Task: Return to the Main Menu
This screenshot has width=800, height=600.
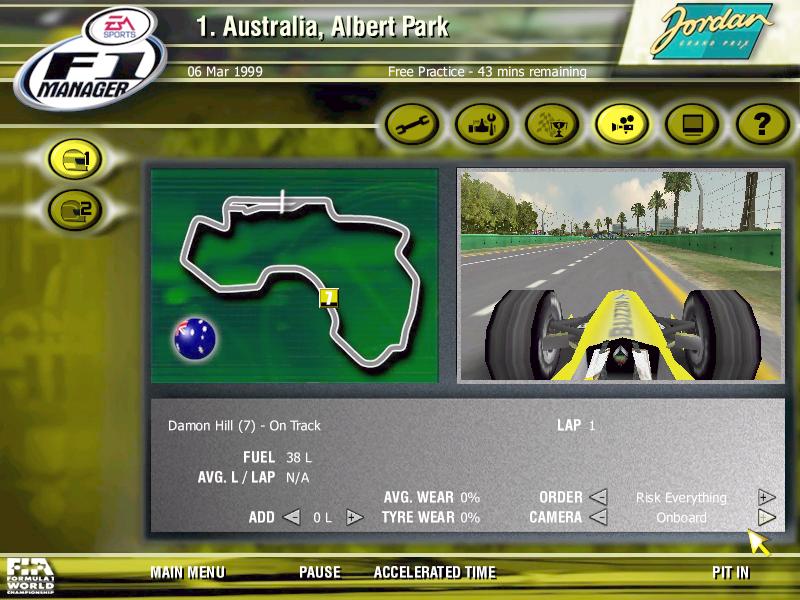Action: pos(187,573)
